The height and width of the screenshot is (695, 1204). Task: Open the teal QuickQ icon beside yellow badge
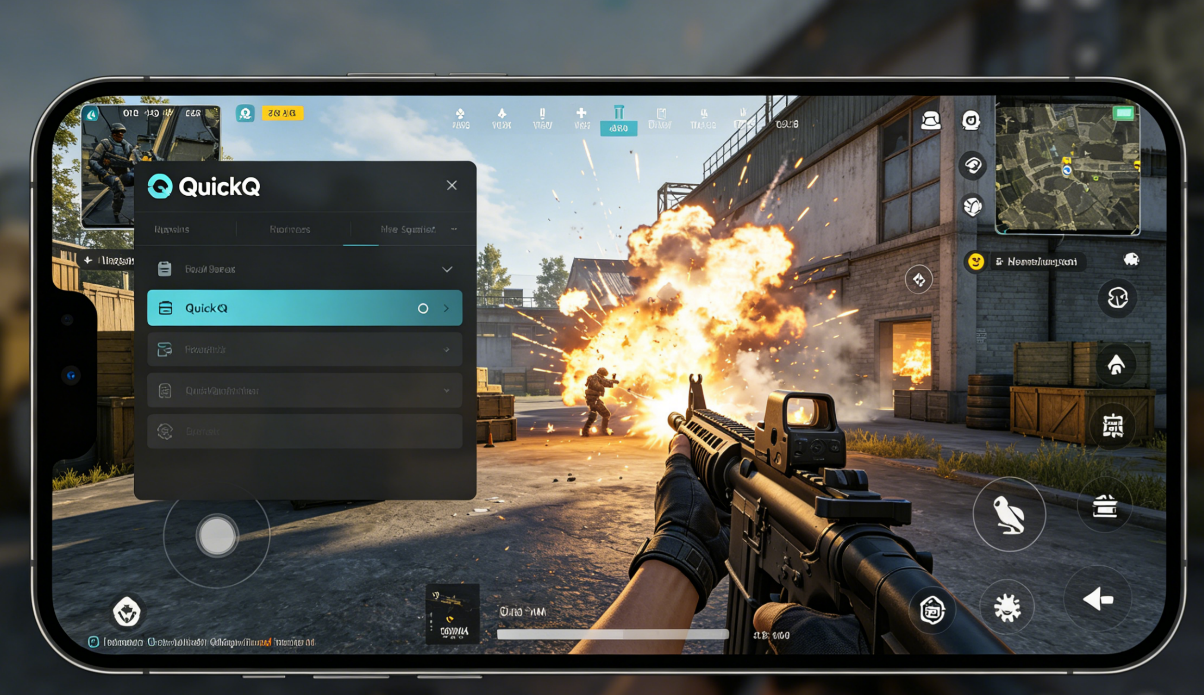coord(245,113)
